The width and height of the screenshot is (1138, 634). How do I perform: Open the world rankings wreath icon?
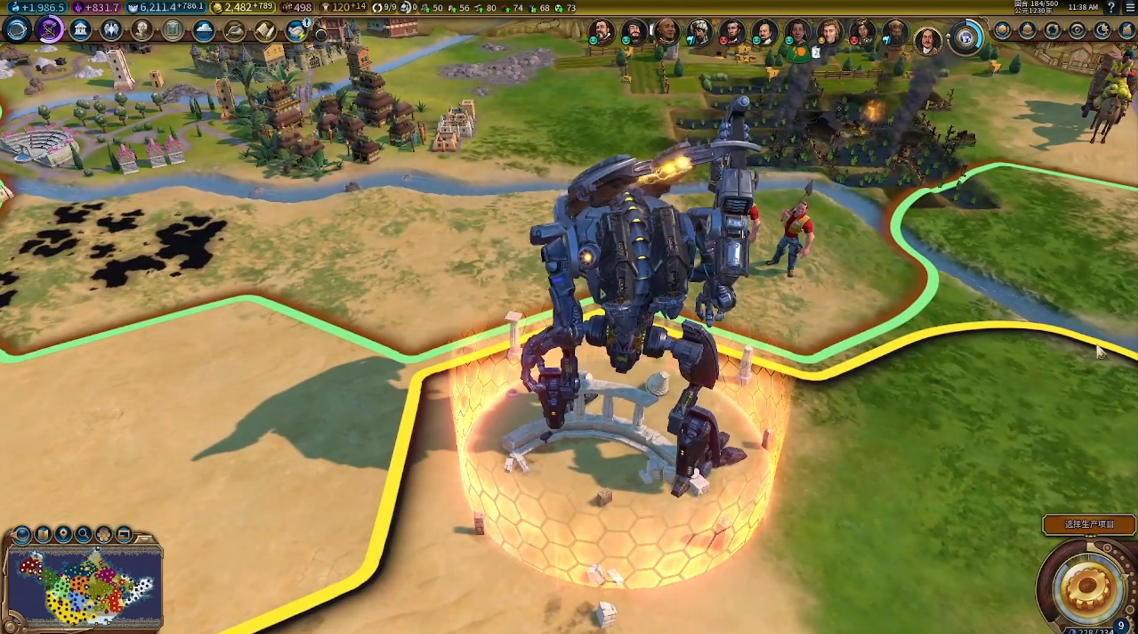[1002, 30]
